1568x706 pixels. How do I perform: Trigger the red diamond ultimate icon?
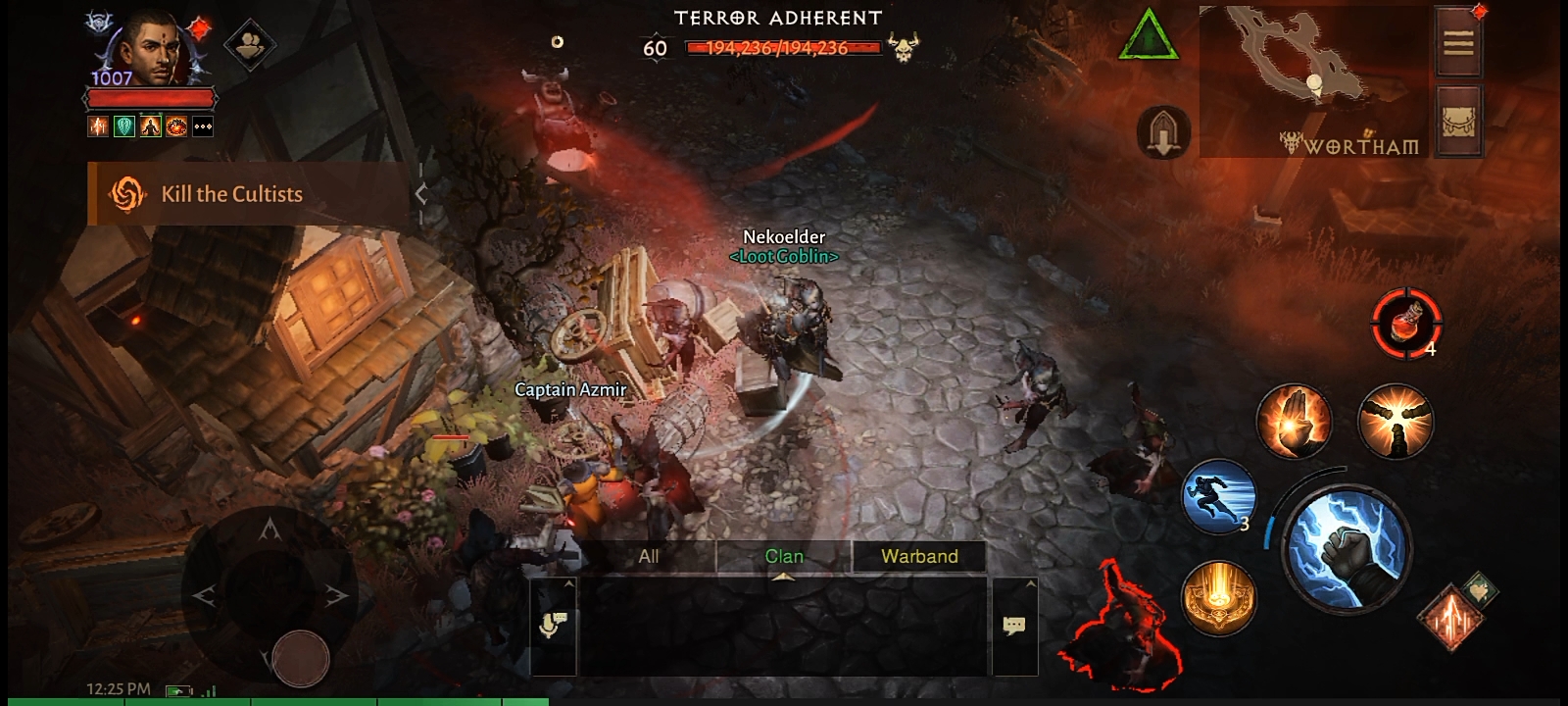pyautogui.click(x=1448, y=616)
